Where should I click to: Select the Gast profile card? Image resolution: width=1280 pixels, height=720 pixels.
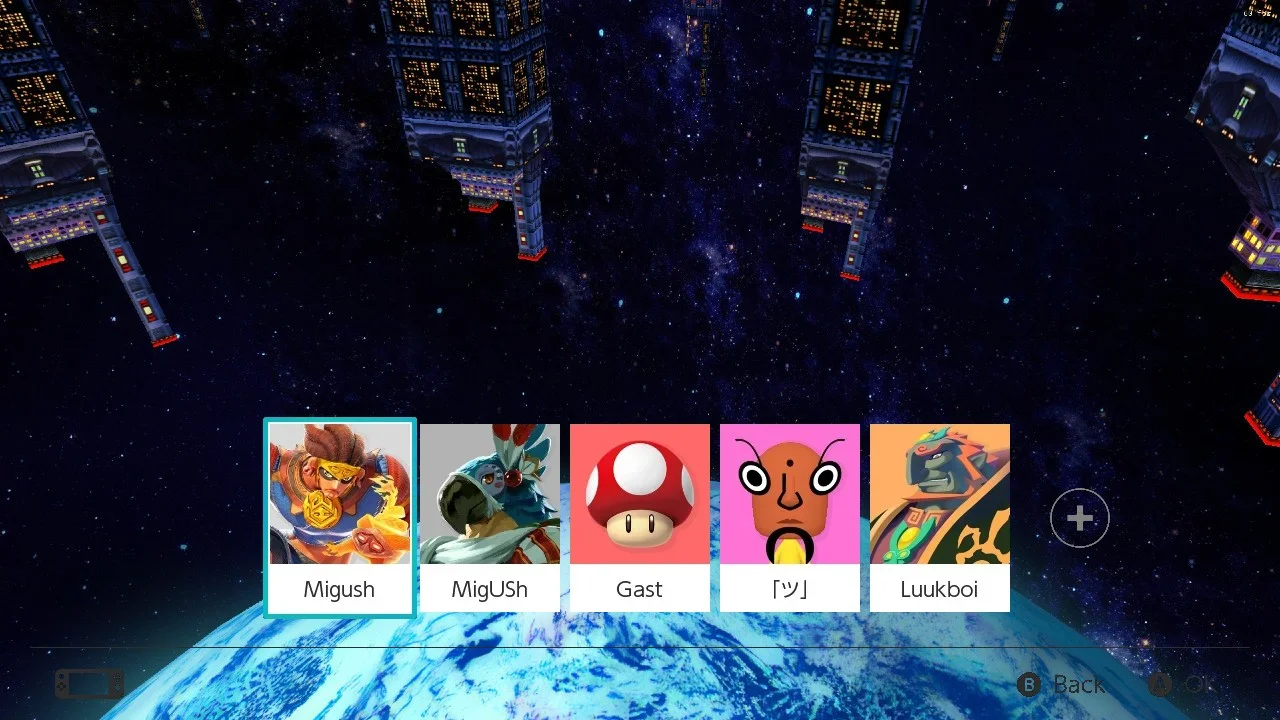tap(639, 516)
